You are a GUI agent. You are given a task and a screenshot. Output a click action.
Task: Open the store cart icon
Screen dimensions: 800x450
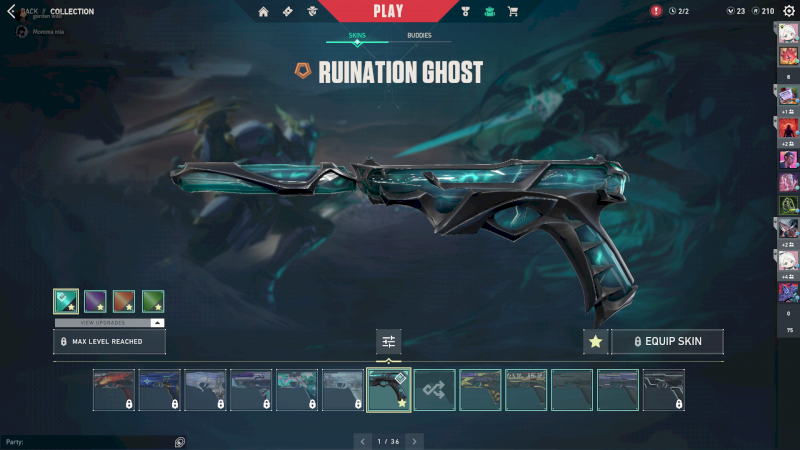click(x=513, y=11)
